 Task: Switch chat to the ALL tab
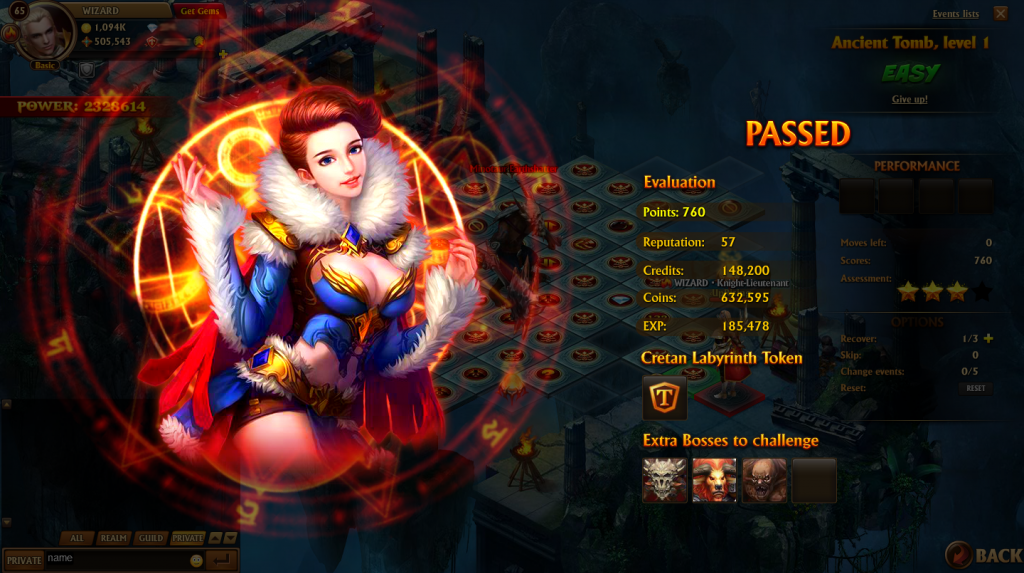[77, 538]
